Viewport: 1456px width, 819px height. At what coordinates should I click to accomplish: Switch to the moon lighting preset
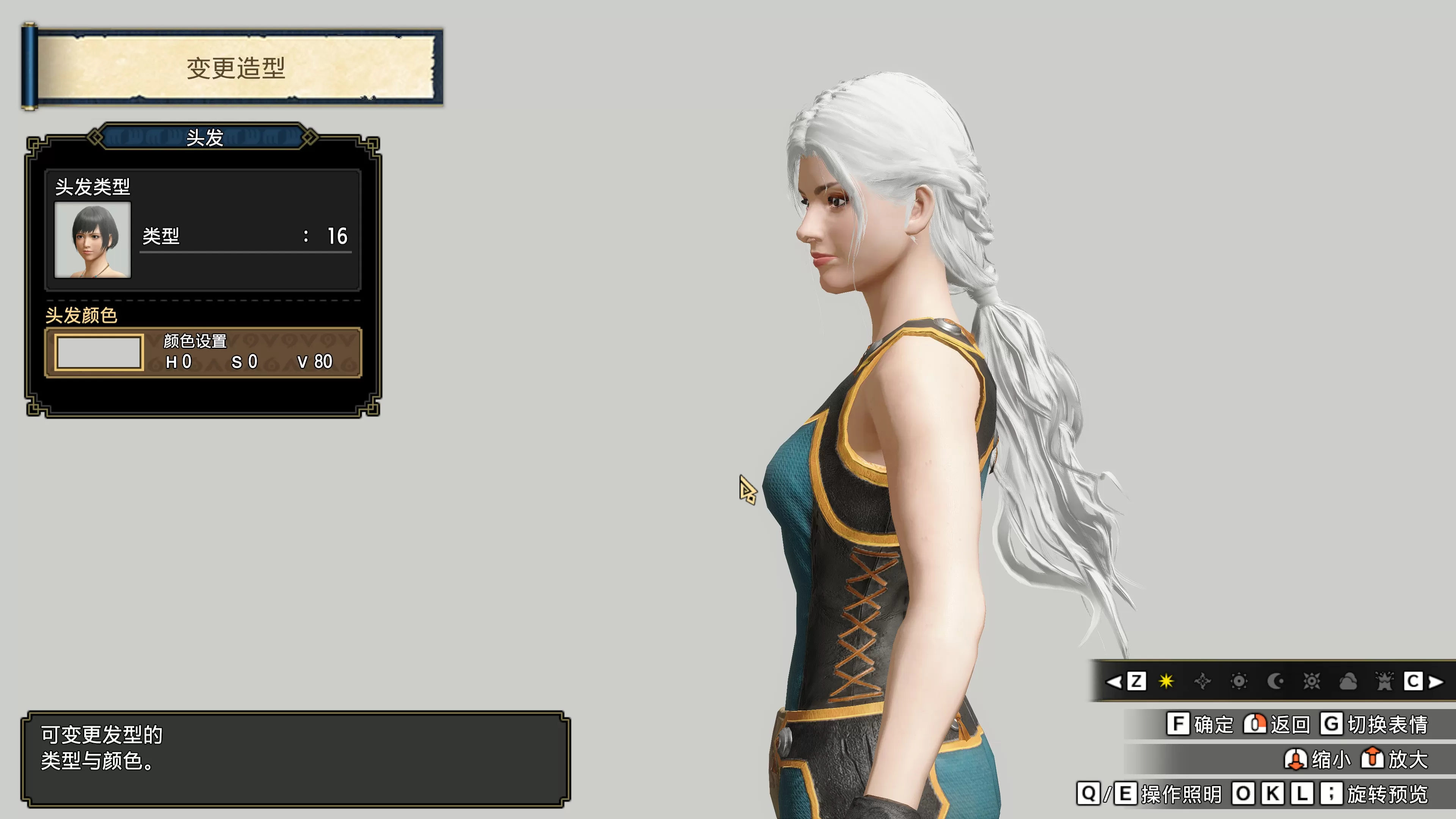pyautogui.click(x=1274, y=681)
